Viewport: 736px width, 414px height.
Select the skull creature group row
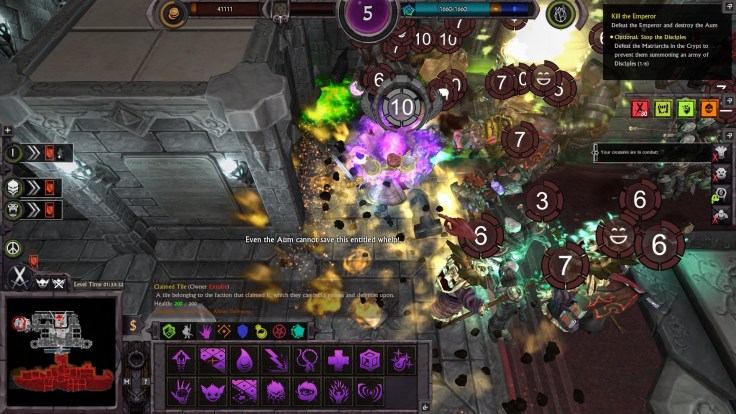[30, 187]
